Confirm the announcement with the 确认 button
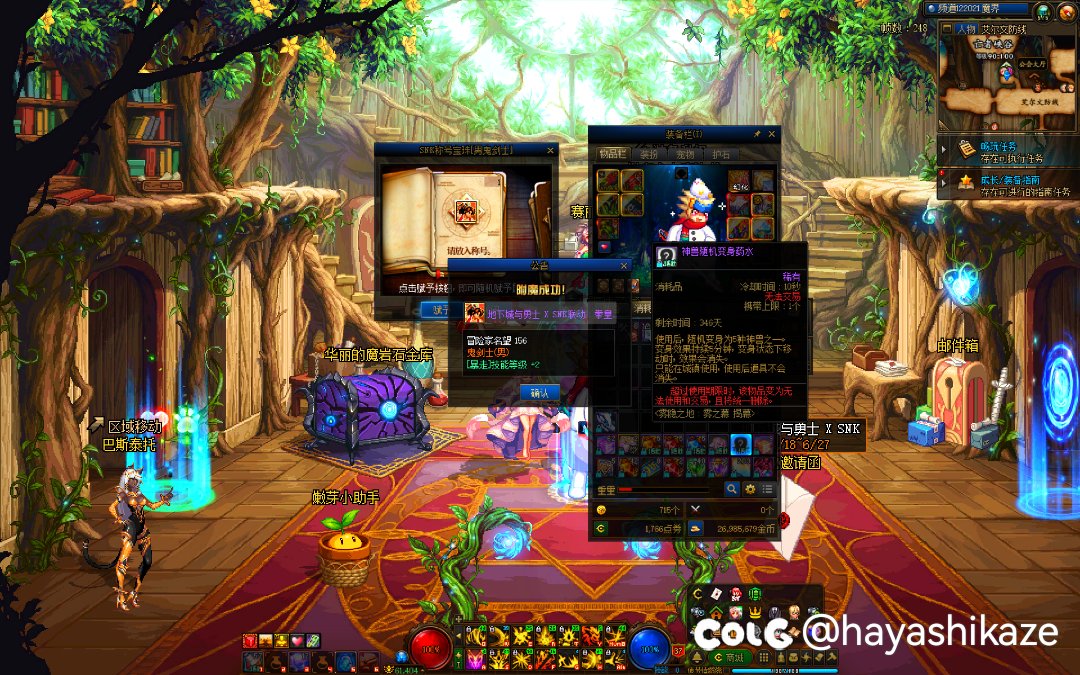Viewport: 1080px width, 675px height. click(539, 392)
